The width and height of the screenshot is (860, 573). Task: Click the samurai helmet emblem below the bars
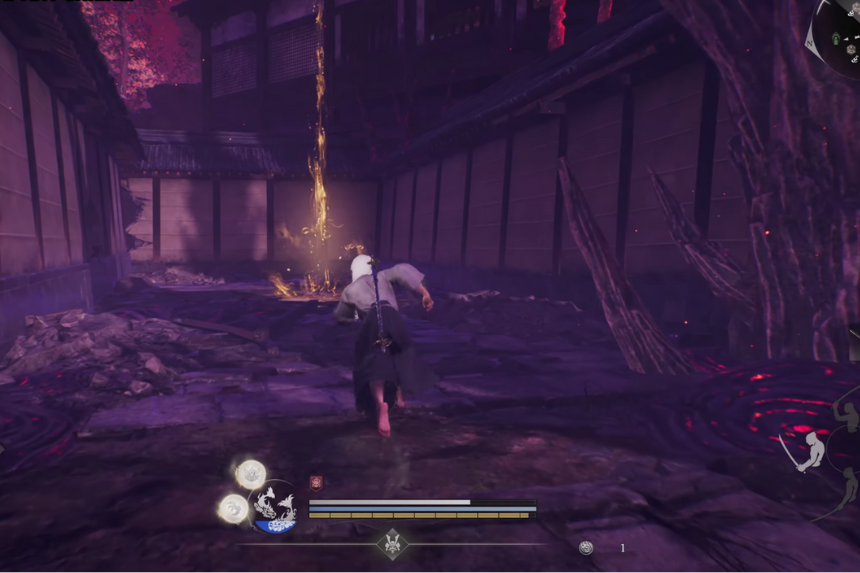392,543
